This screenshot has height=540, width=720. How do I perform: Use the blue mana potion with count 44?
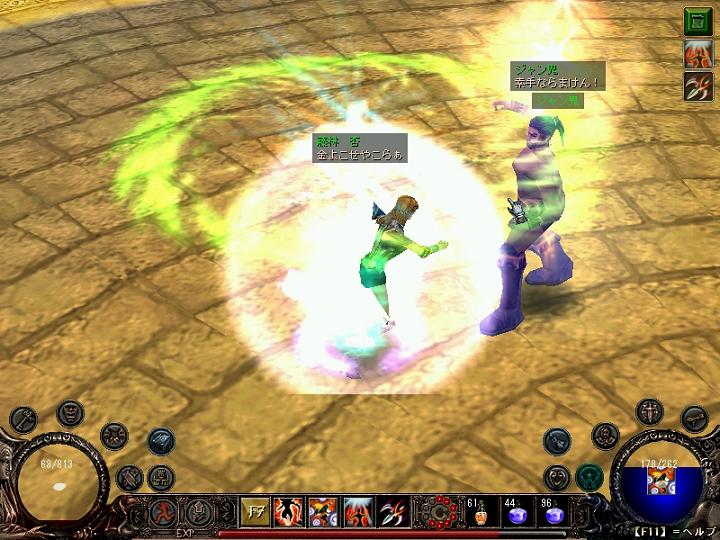(x=516, y=513)
